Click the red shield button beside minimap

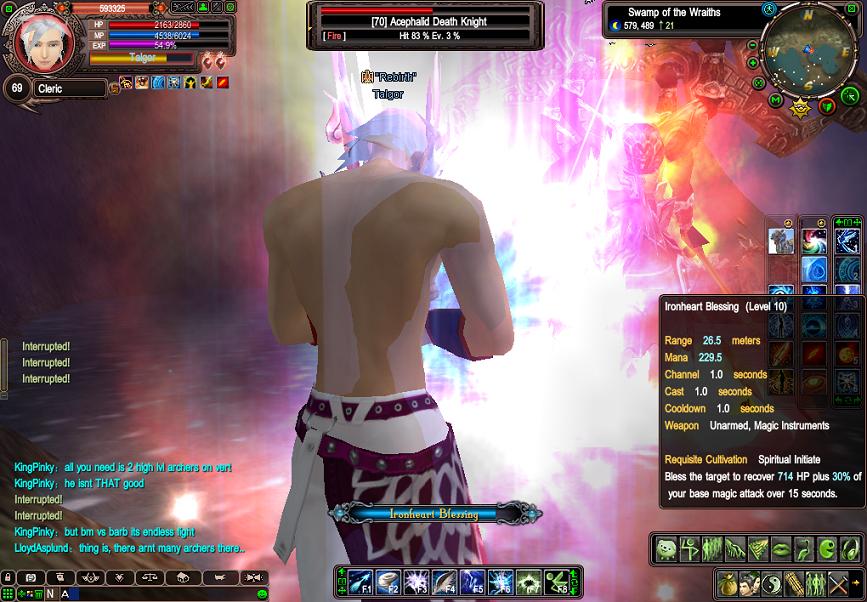tap(827, 106)
